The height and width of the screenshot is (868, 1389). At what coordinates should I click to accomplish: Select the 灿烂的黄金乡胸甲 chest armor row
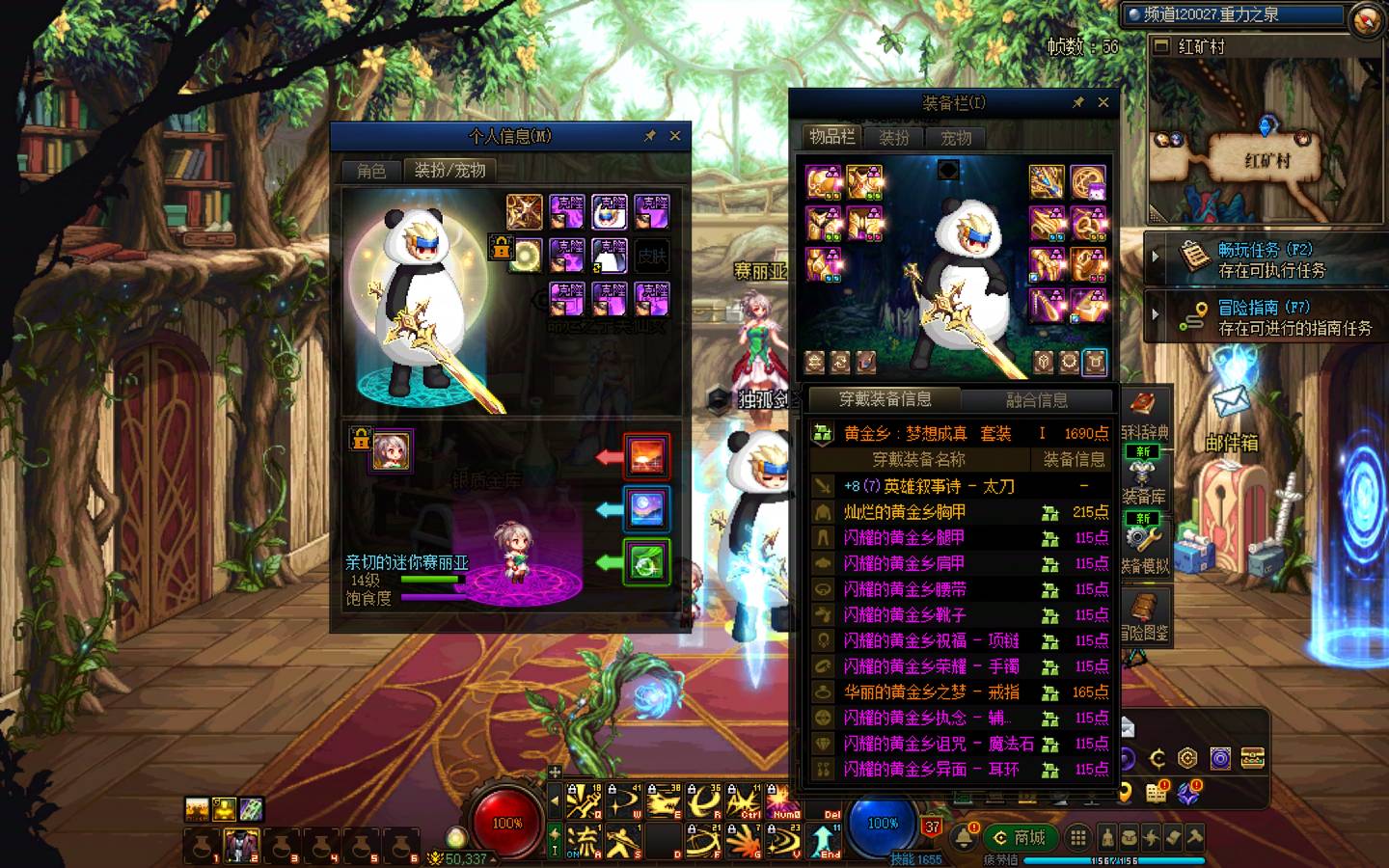pos(905,512)
